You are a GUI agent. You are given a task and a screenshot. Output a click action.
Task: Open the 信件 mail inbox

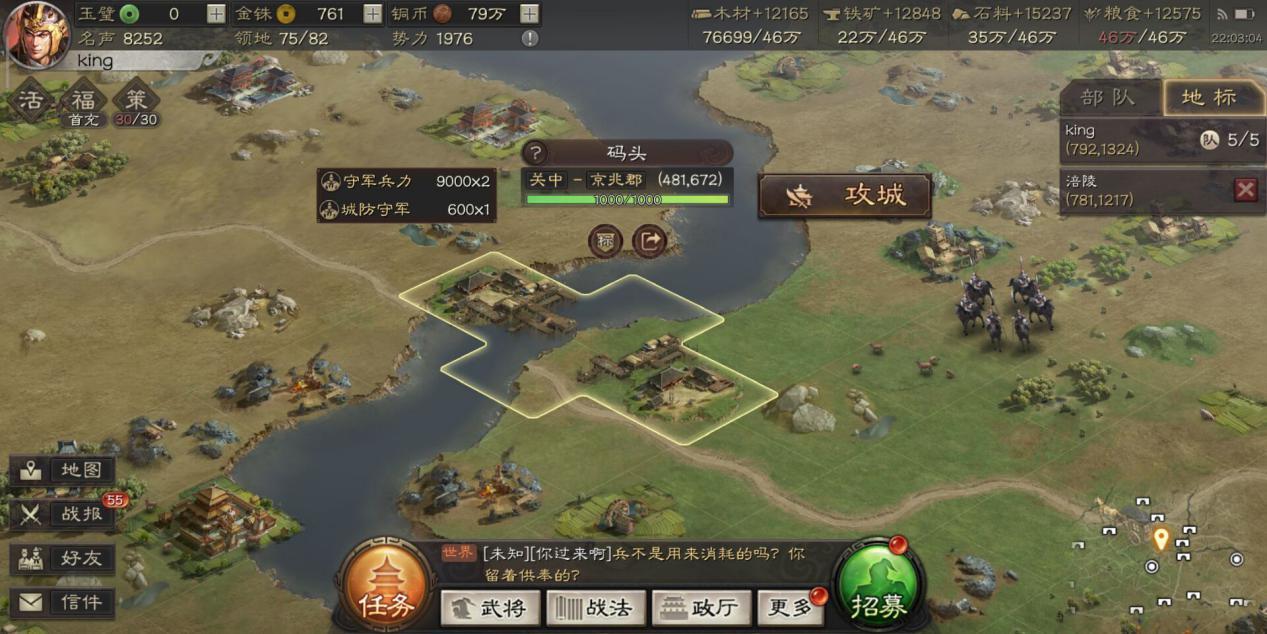(62, 602)
